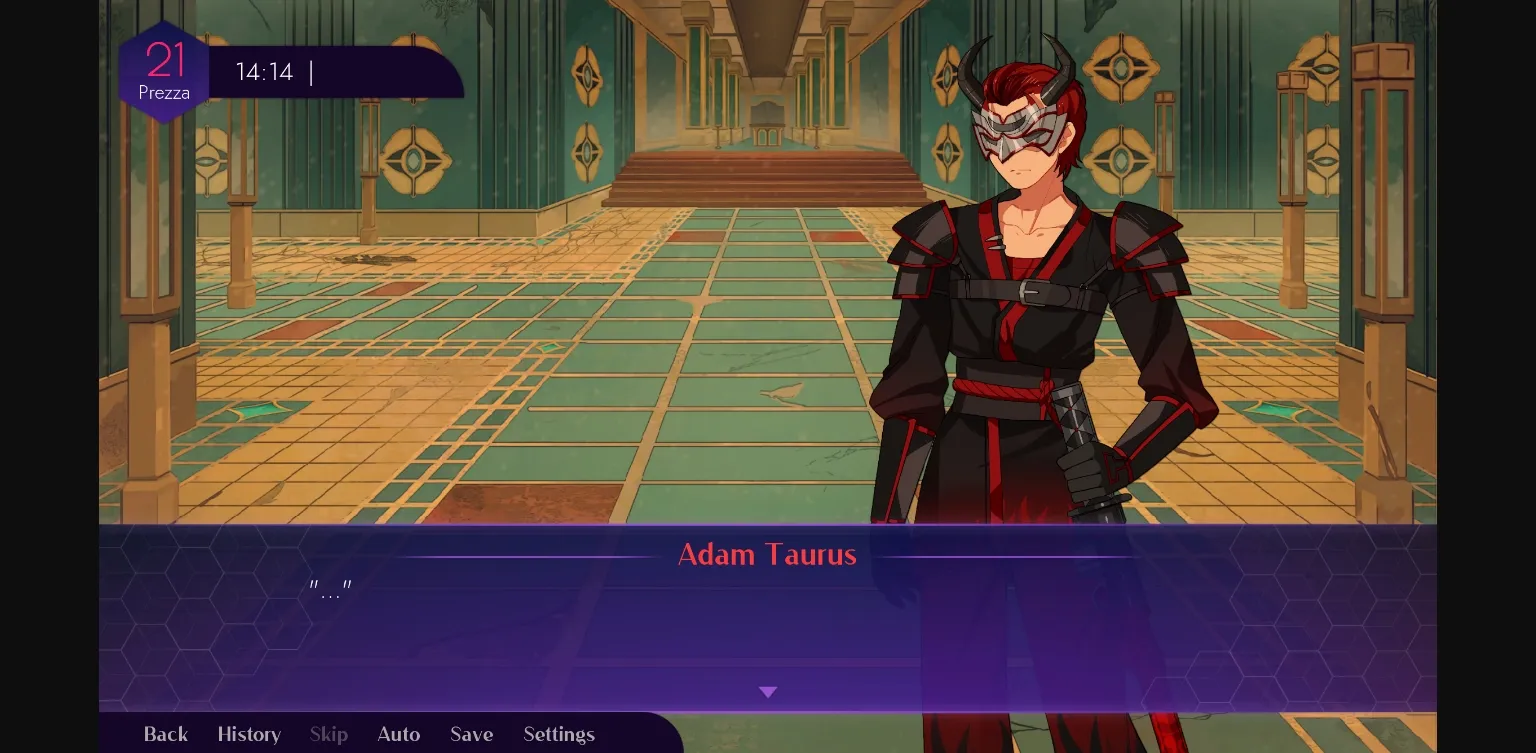The image size is (1536, 753).
Task: Click the Prezza label text
Action: (164, 92)
